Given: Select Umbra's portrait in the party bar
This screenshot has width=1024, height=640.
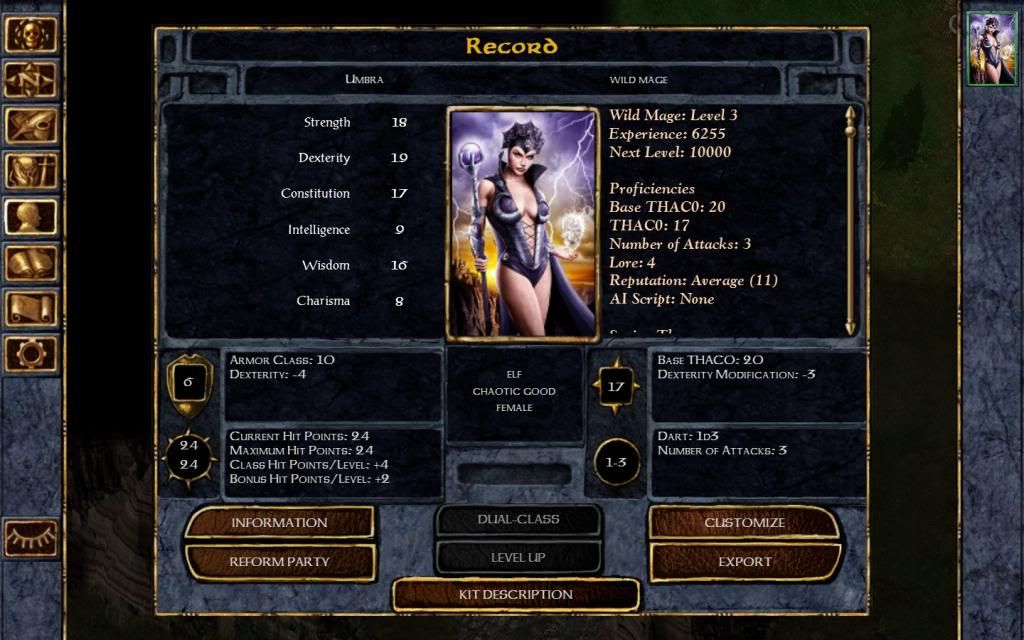Looking at the screenshot, I should 991,49.
